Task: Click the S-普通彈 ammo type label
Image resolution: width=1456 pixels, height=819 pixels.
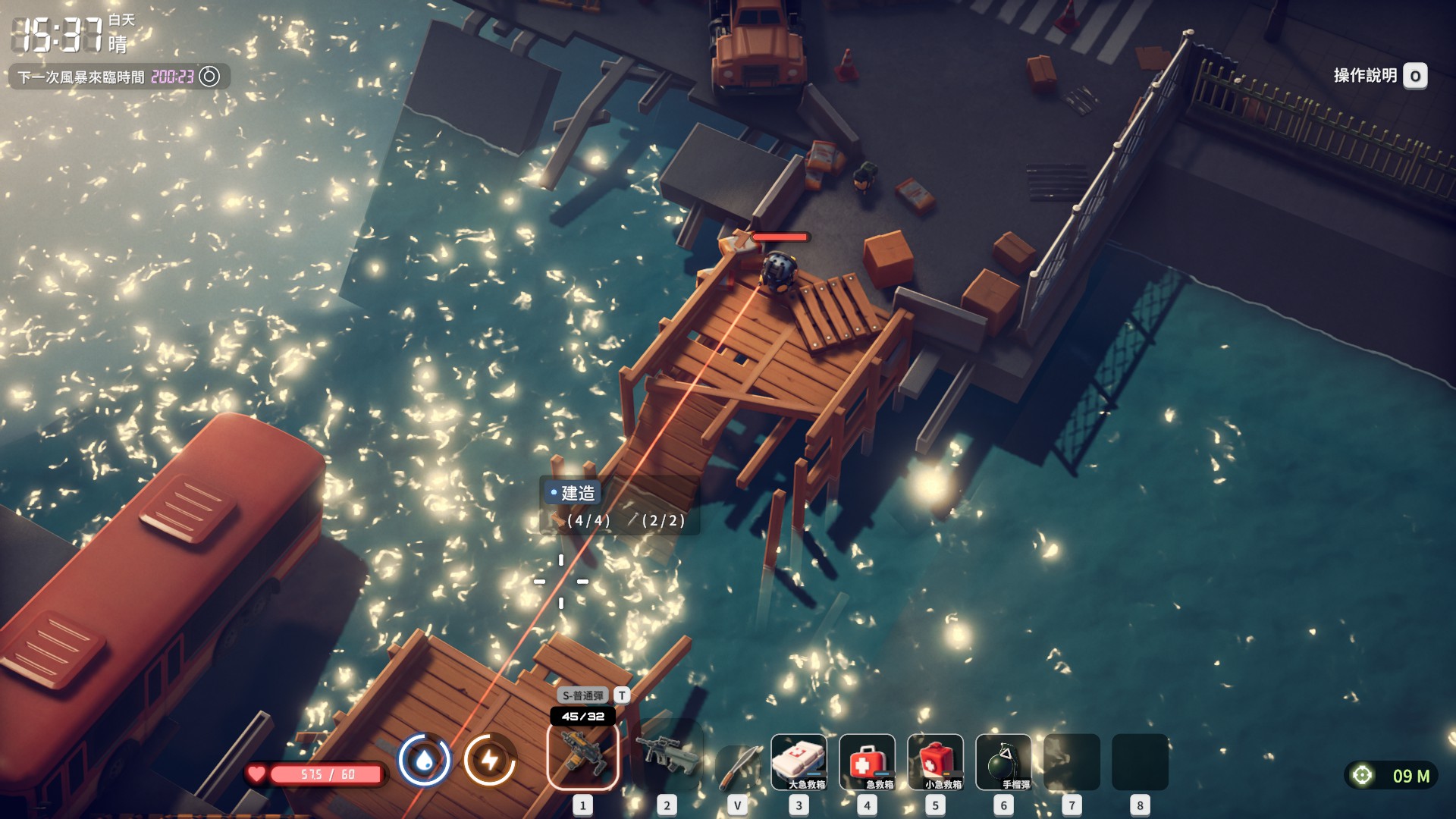Action: [x=582, y=695]
